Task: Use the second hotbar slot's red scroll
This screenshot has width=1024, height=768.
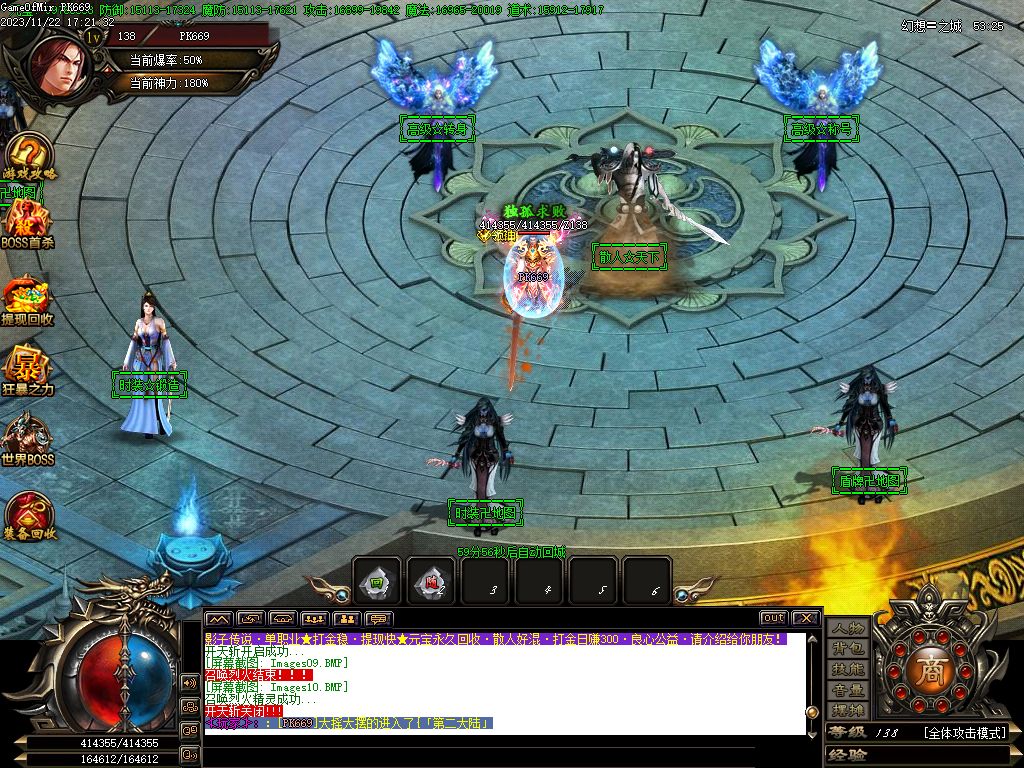Action: pos(432,581)
